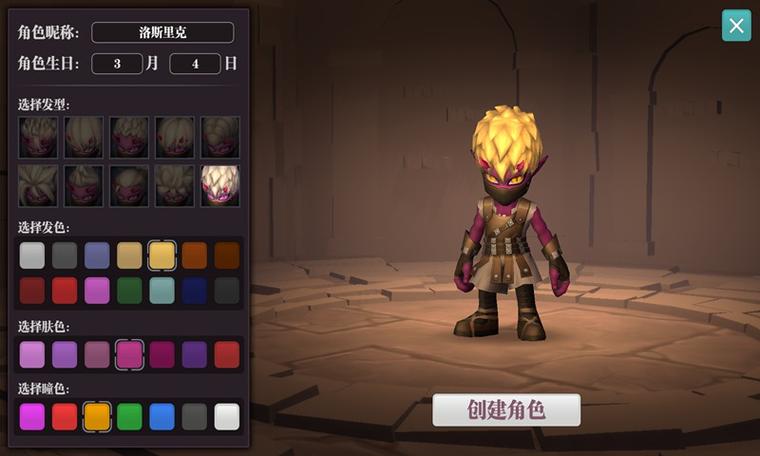Pick the orange eye color swatch
The height and width of the screenshot is (456, 760).
coord(97,416)
